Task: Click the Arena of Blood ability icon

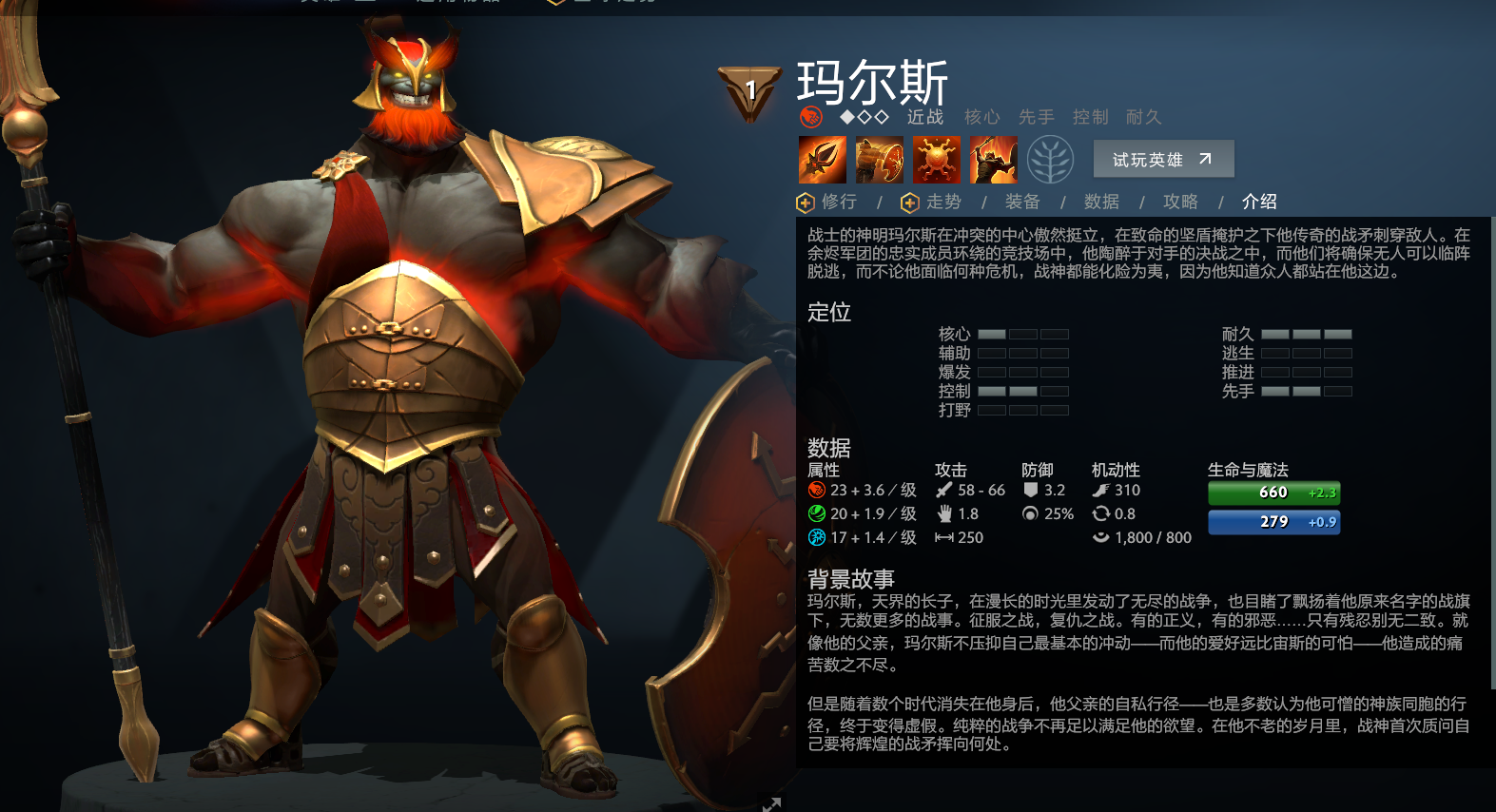Action: [x=993, y=159]
